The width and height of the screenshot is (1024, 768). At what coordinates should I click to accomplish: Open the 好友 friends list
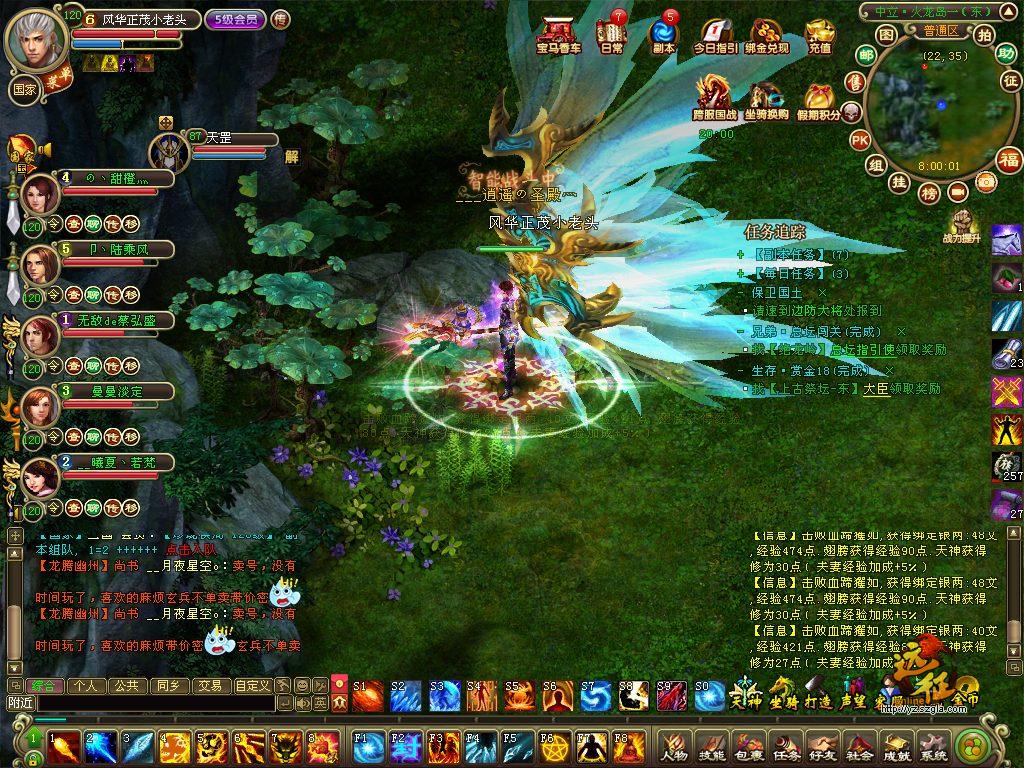[822, 746]
